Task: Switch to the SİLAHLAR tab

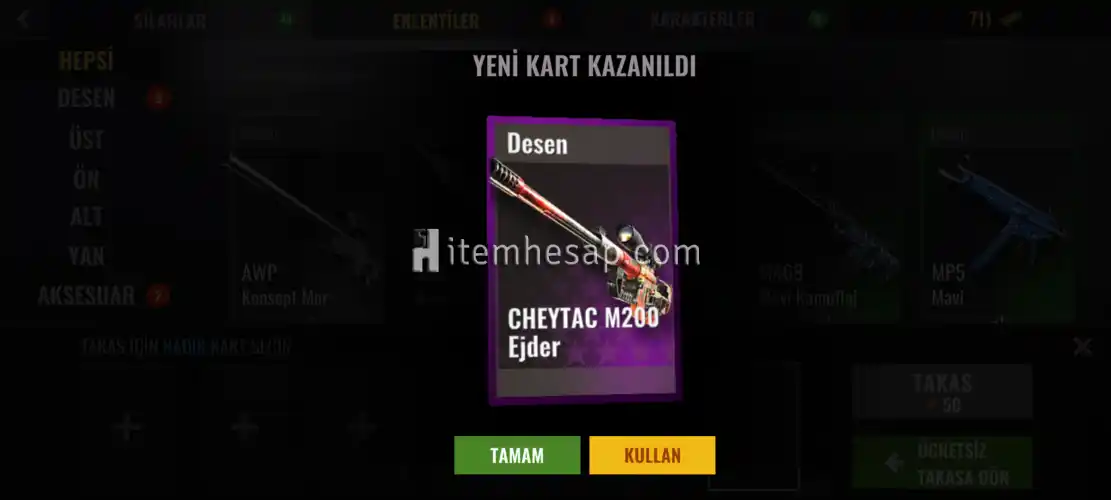Action: coord(170,20)
